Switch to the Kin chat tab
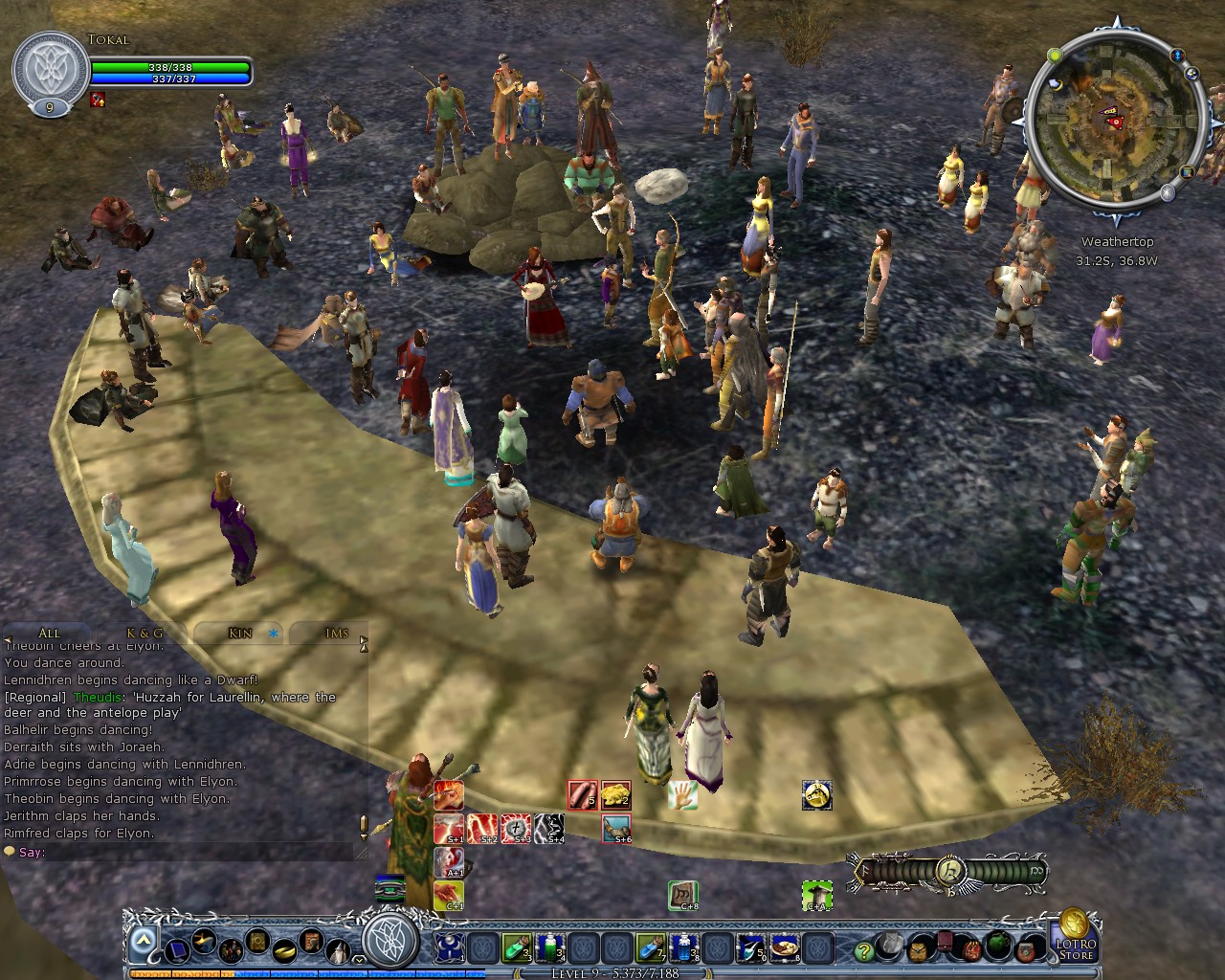The height and width of the screenshot is (980, 1225). coord(237,633)
